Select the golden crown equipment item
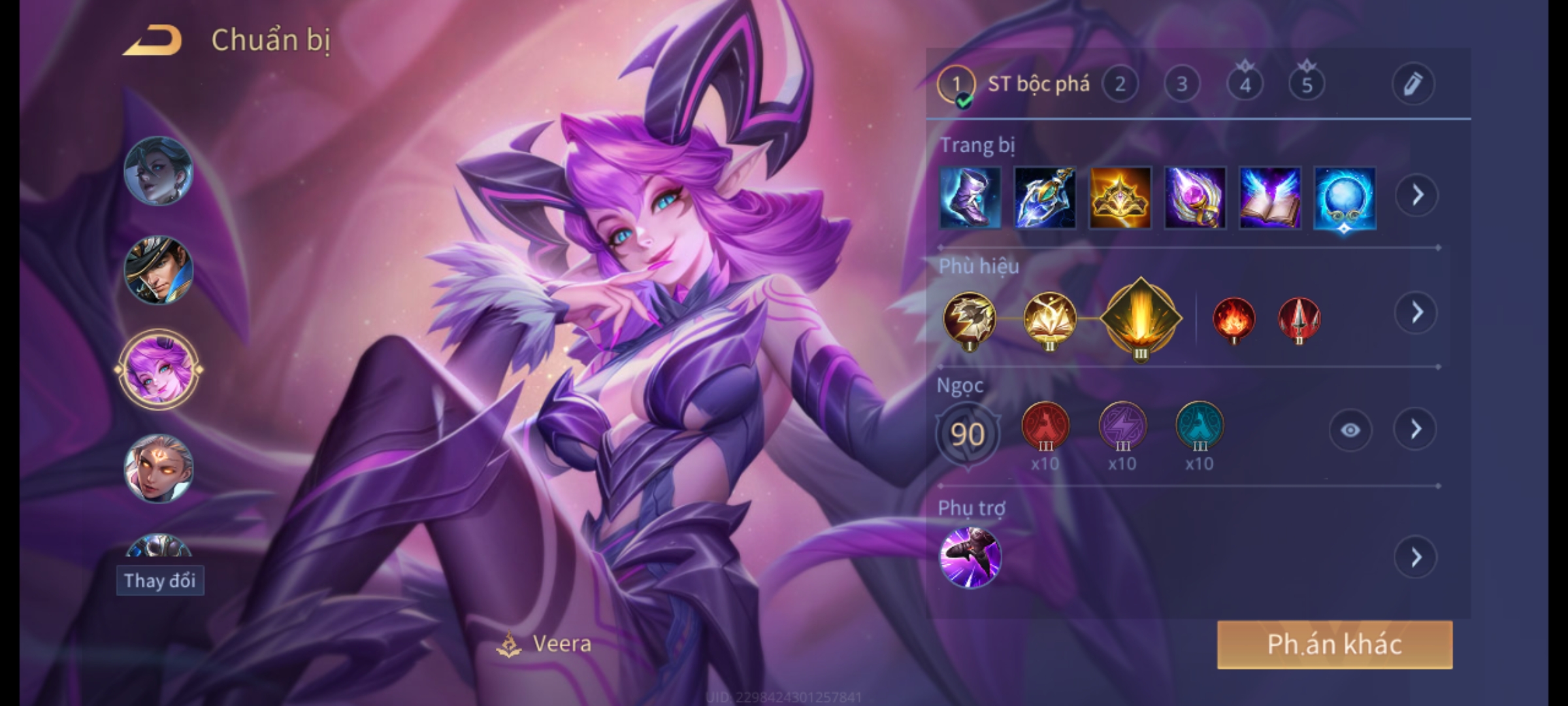Screen dimensions: 1568x706 point(1120,197)
